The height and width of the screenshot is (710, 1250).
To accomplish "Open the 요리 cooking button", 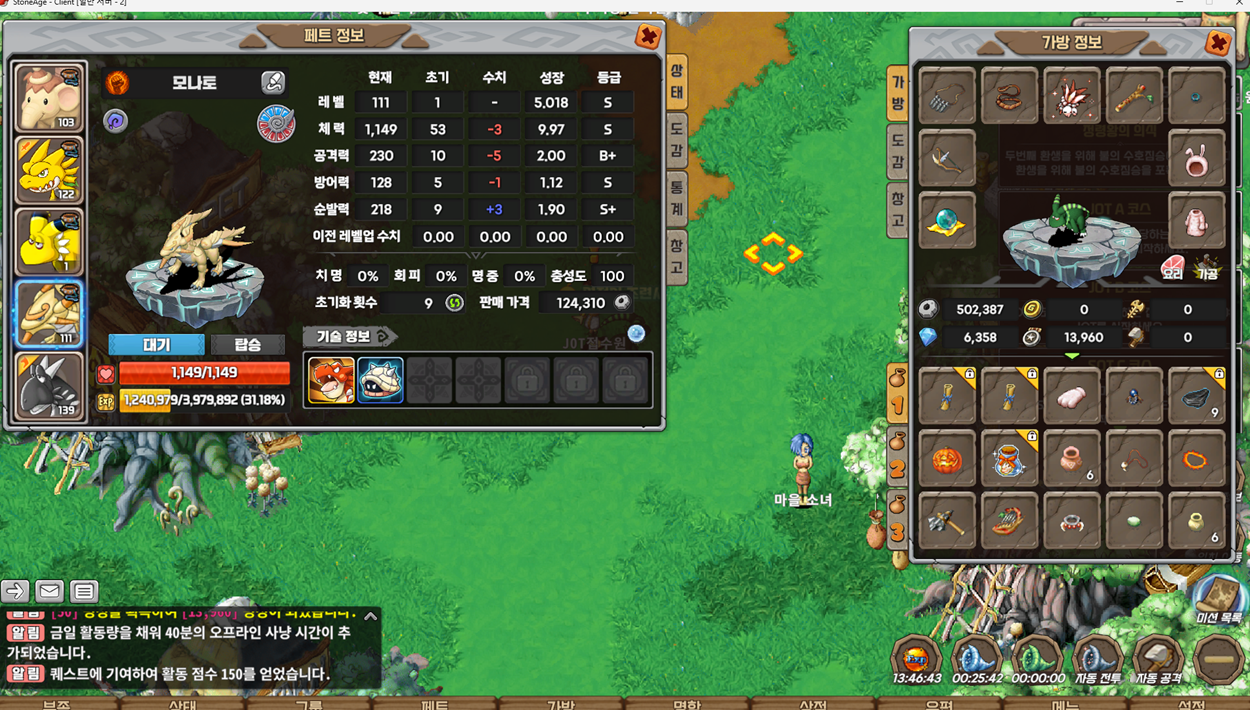I will 1172,267.
